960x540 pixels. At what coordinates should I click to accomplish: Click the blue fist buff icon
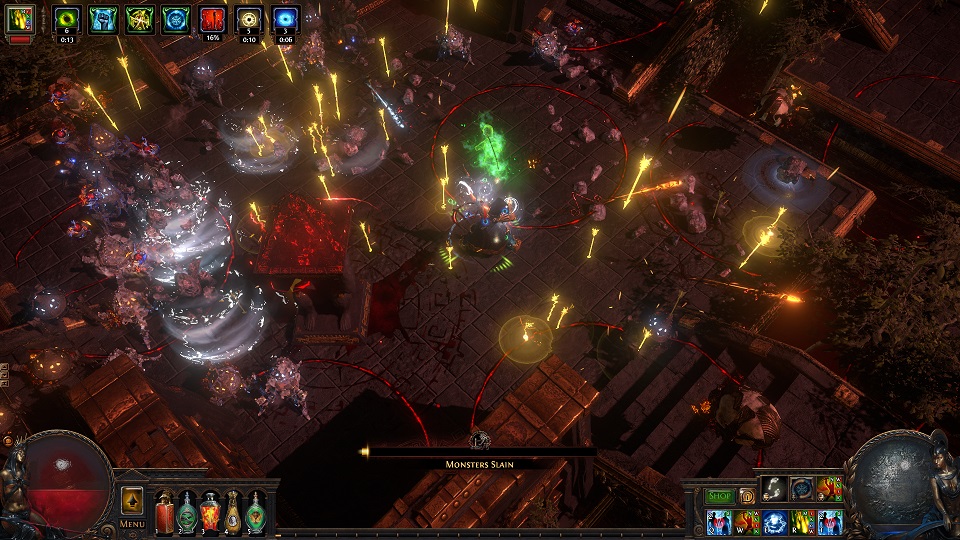coord(102,18)
